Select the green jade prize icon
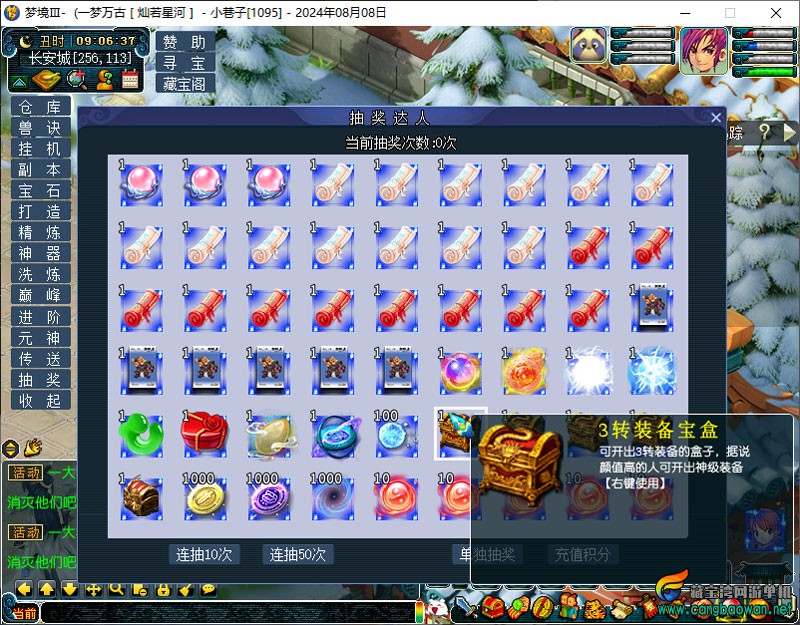The width and height of the screenshot is (800, 625). pos(141,433)
